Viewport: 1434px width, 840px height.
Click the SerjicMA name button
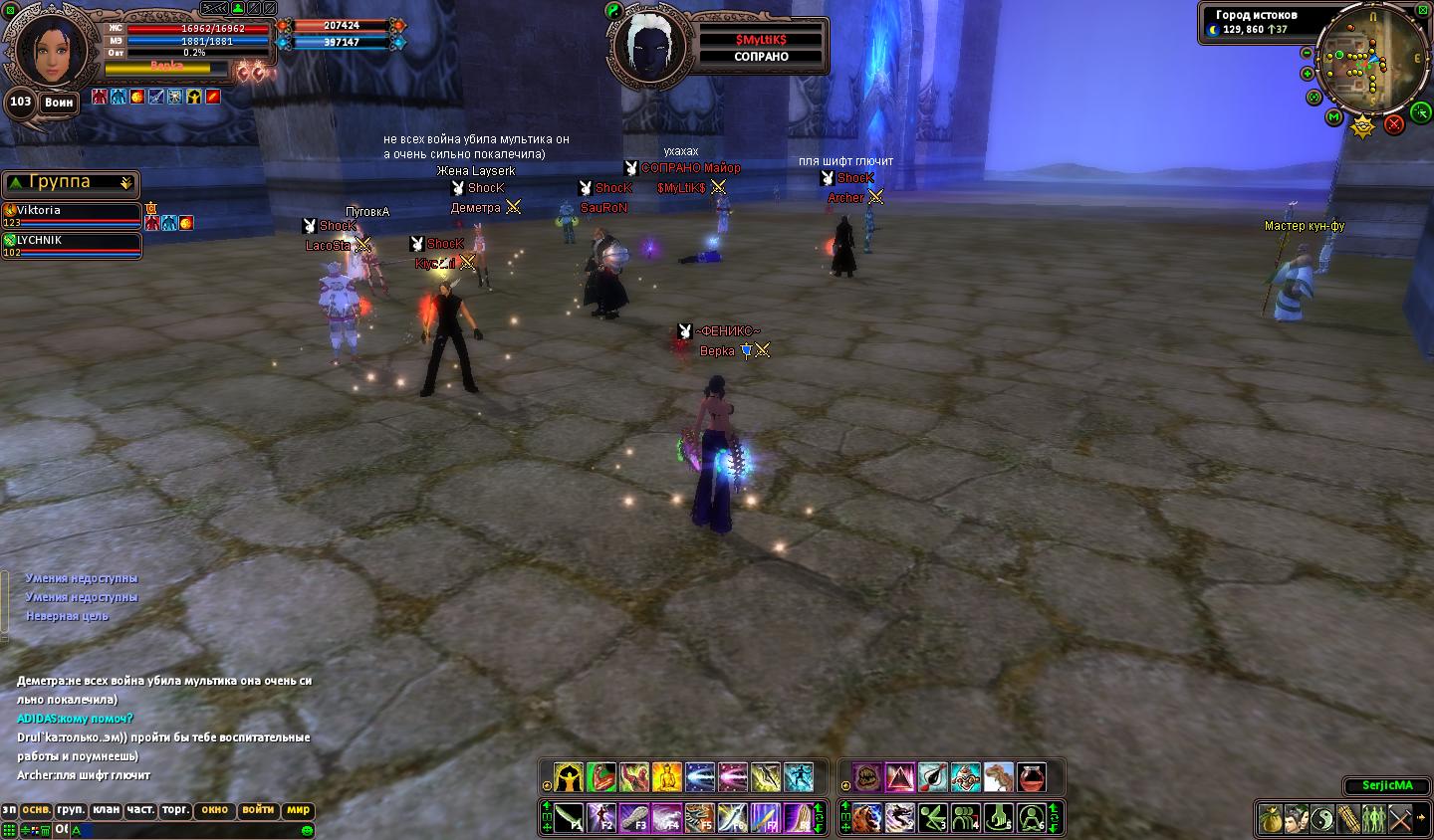(1387, 786)
